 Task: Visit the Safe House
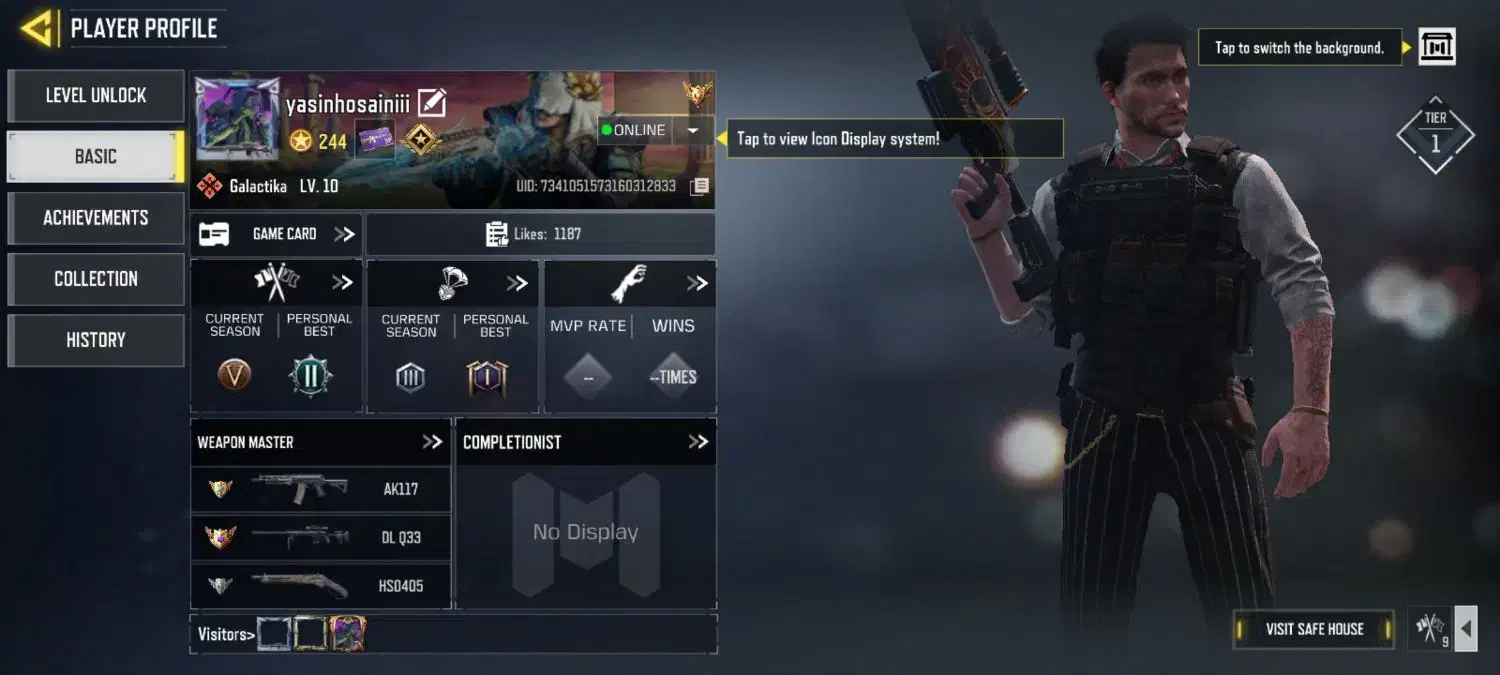point(1314,629)
